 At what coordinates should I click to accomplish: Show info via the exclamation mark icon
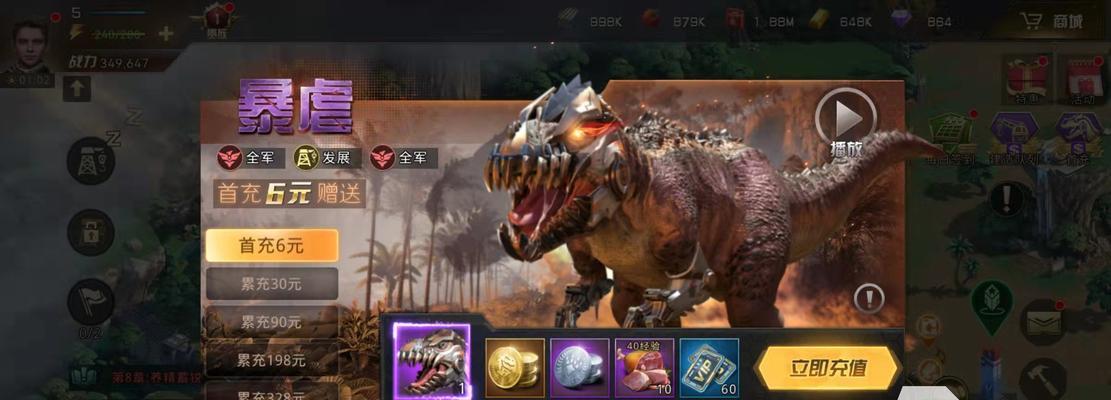(x=869, y=298)
